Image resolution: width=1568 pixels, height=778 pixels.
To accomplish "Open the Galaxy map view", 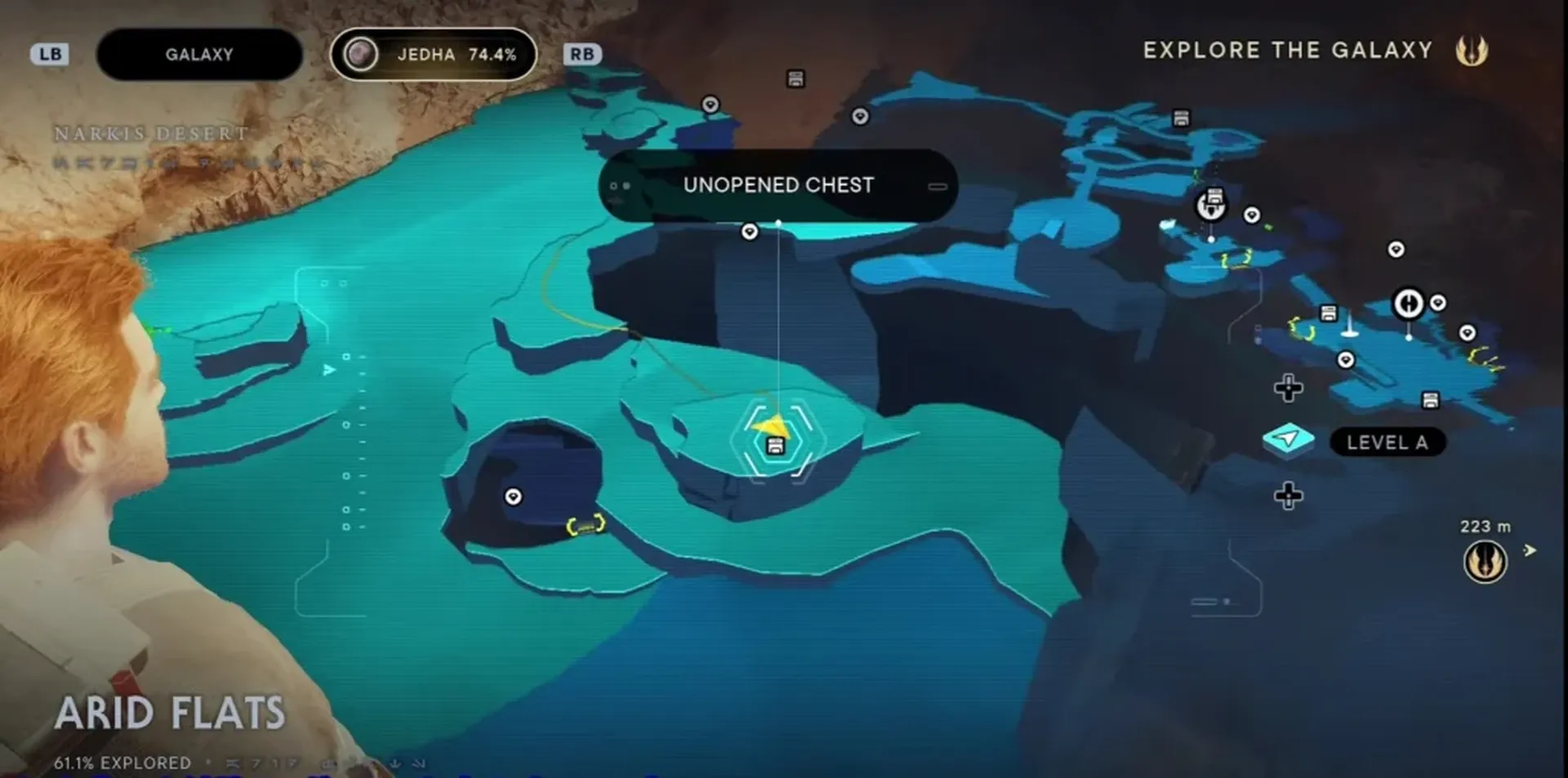I will click(x=199, y=55).
